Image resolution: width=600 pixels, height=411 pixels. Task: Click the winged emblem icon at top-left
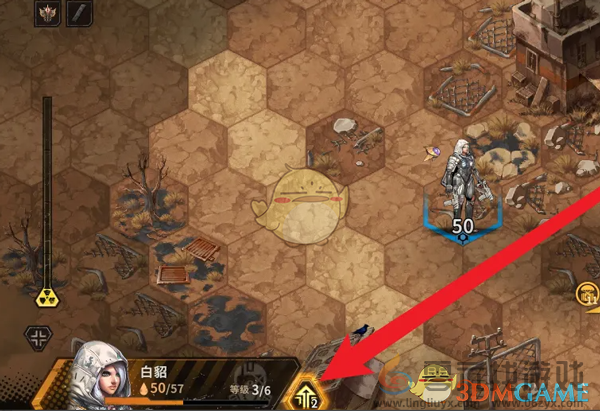46,13
